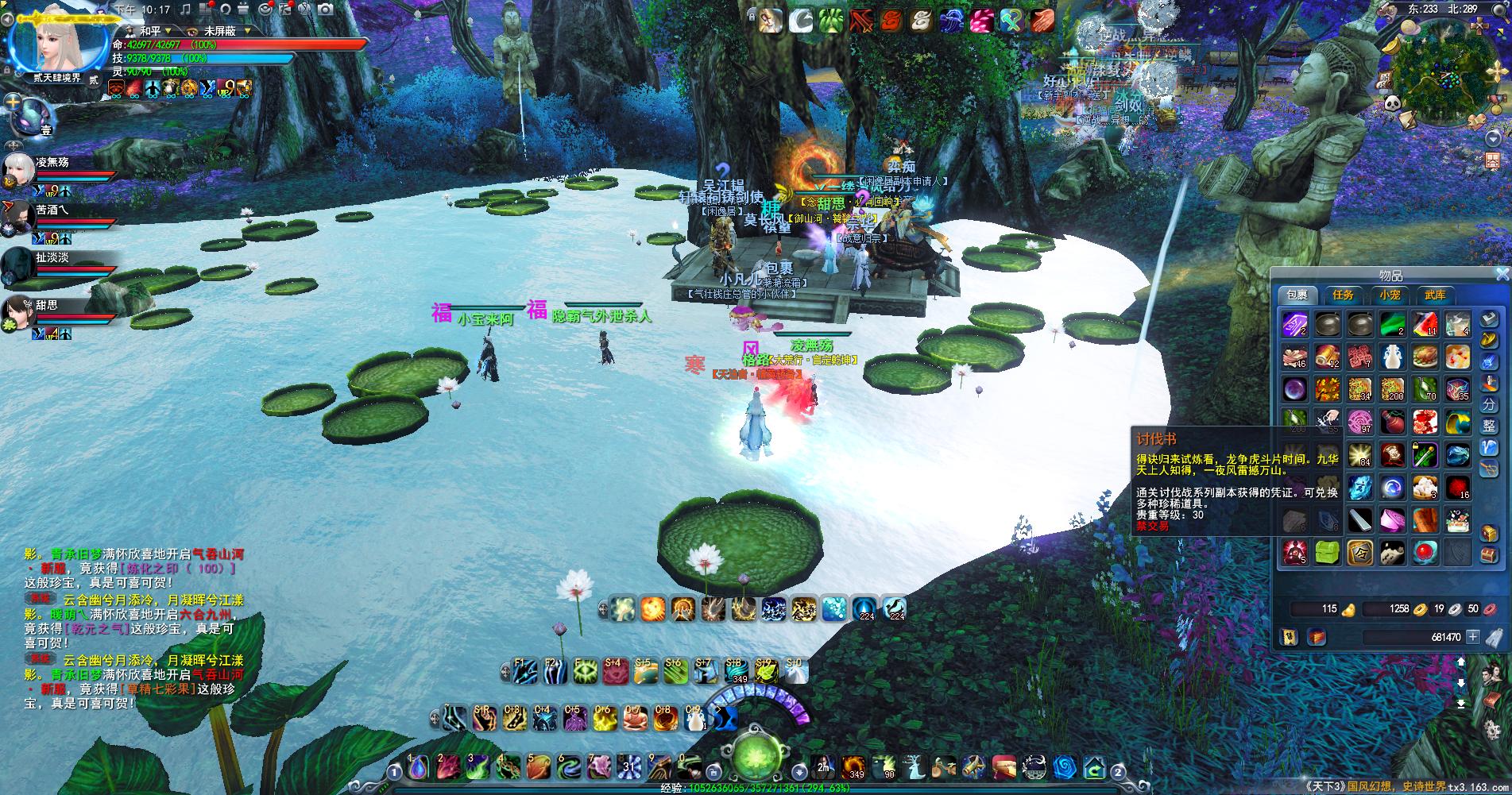Screen dimensions: 1512x795
Task: Click the plus button beside 681470
Action: tap(1472, 637)
